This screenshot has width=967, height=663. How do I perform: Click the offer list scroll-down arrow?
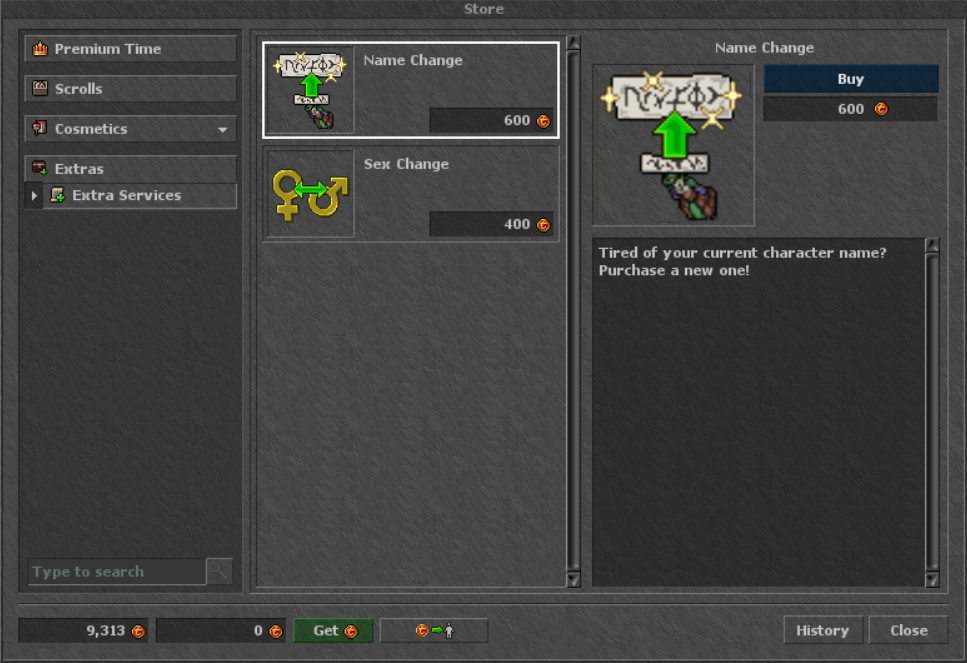point(573,579)
